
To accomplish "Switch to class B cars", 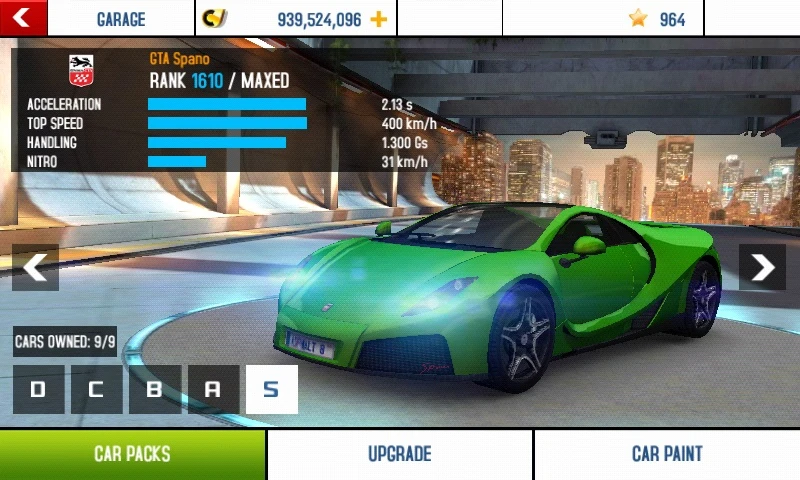I will click(x=154, y=390).
